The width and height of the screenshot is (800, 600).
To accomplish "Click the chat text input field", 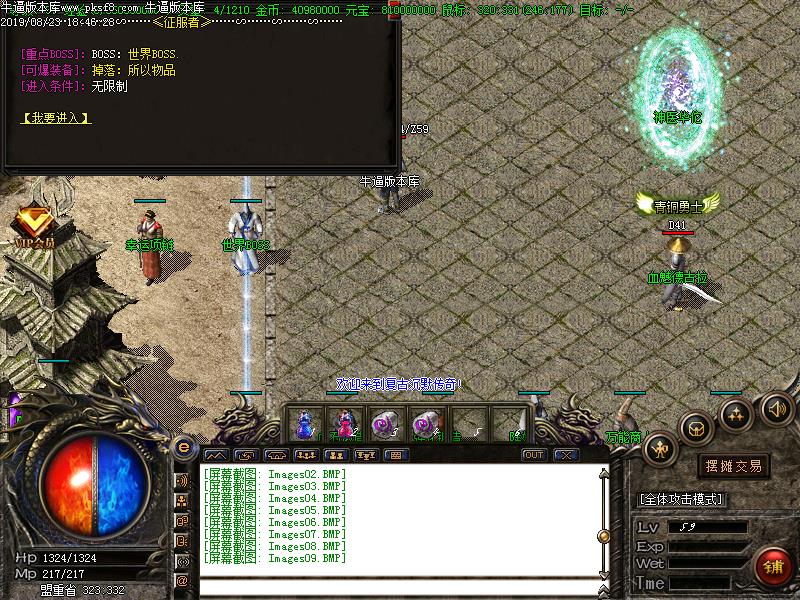I will tap(400, 587).
